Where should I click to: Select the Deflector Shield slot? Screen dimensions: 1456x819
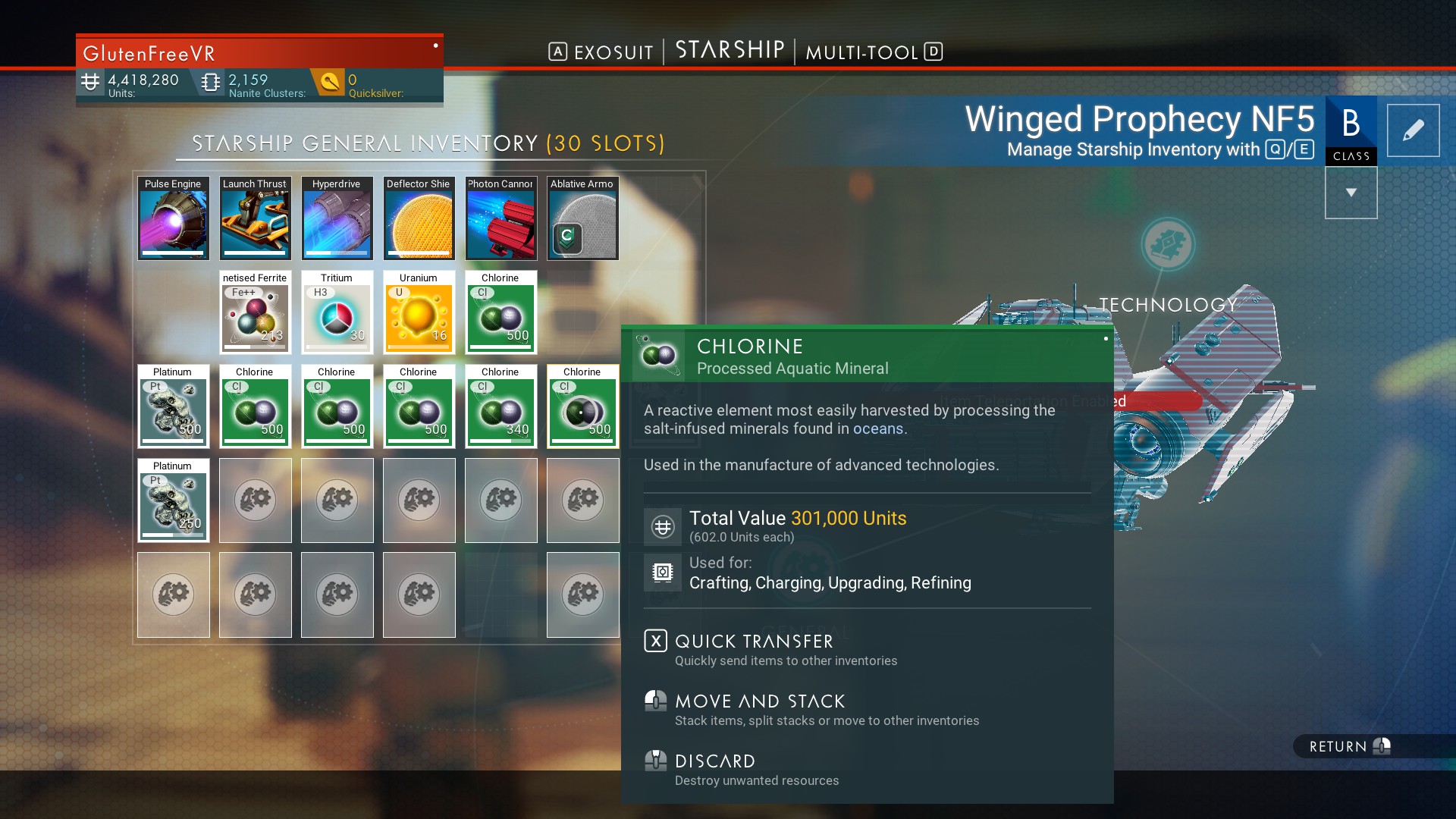click(419, 218)
